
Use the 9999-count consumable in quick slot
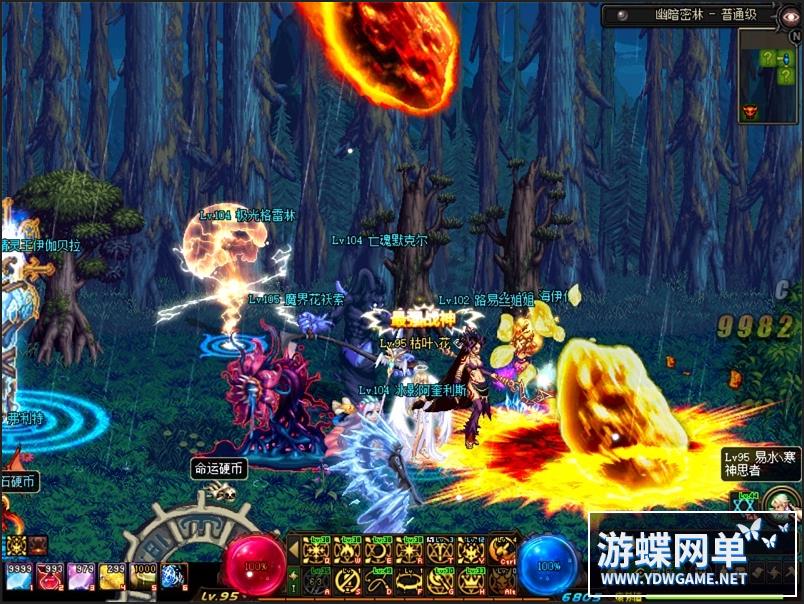pos(19,575)
